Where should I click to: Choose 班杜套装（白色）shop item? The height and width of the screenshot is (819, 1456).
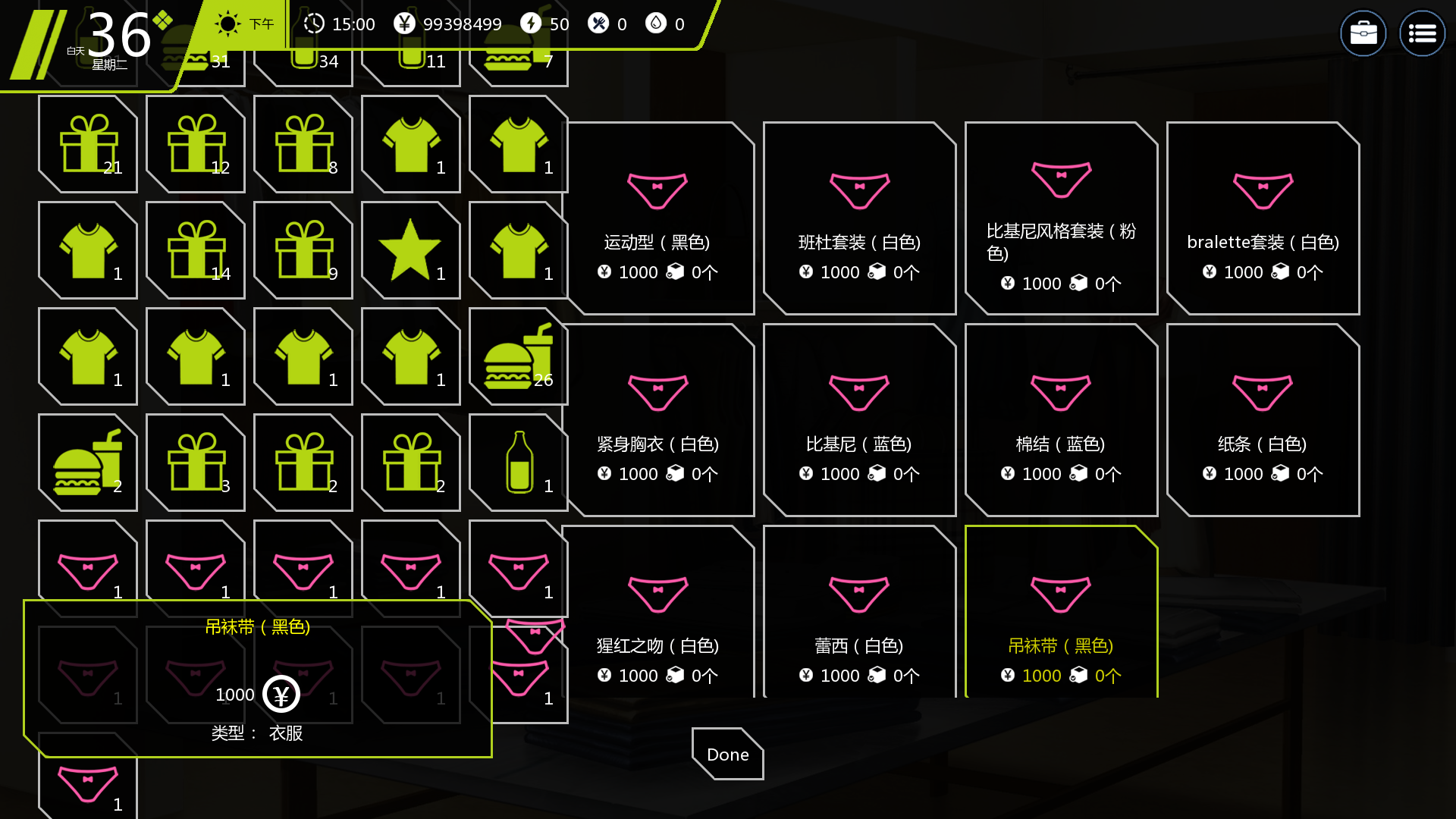859,218
